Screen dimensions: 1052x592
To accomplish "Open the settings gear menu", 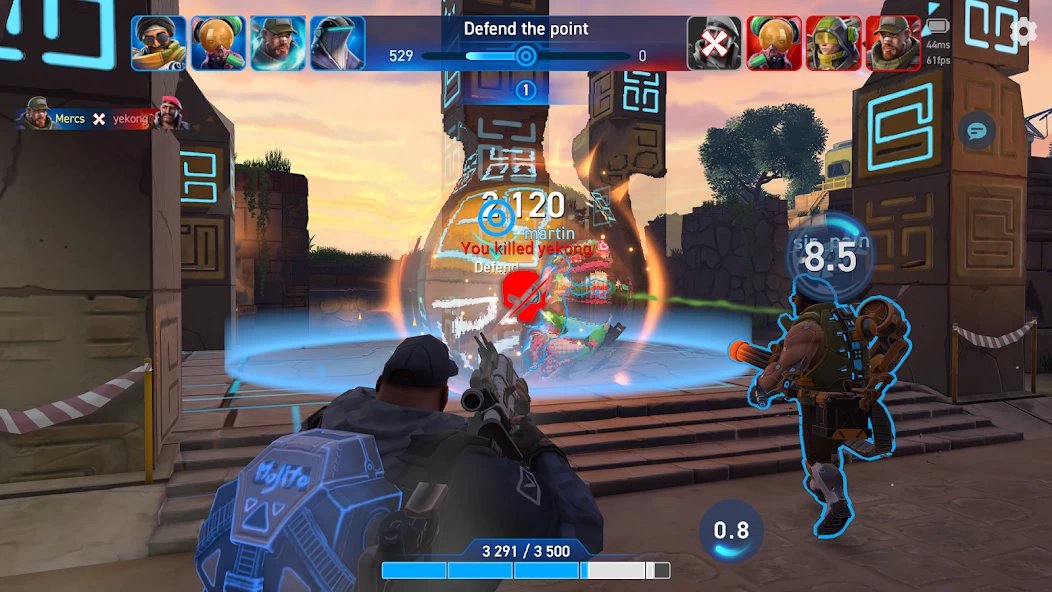I will coord(1023,32).
